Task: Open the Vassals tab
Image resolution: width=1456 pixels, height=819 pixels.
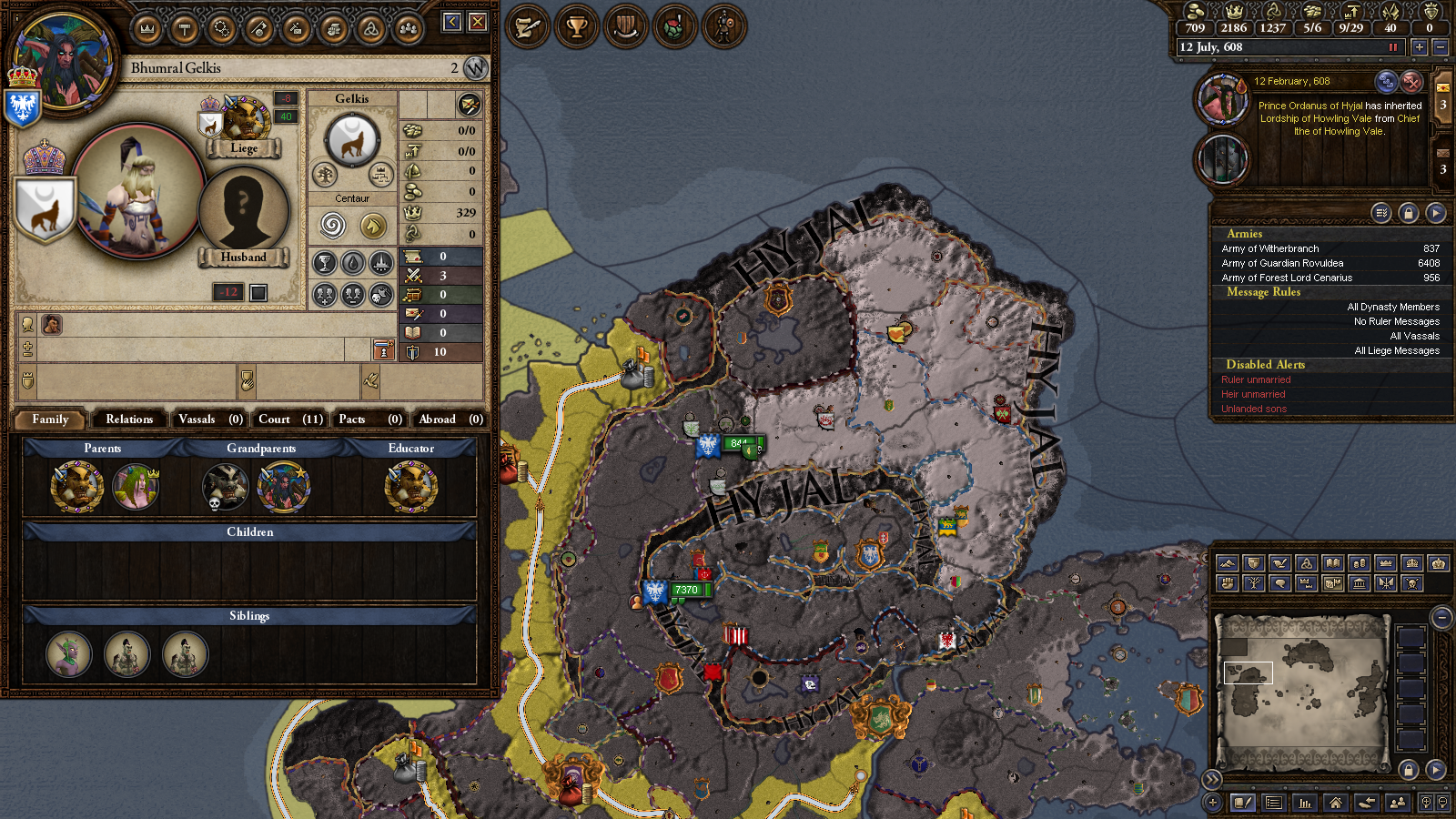Action: (x=209, y=419)
